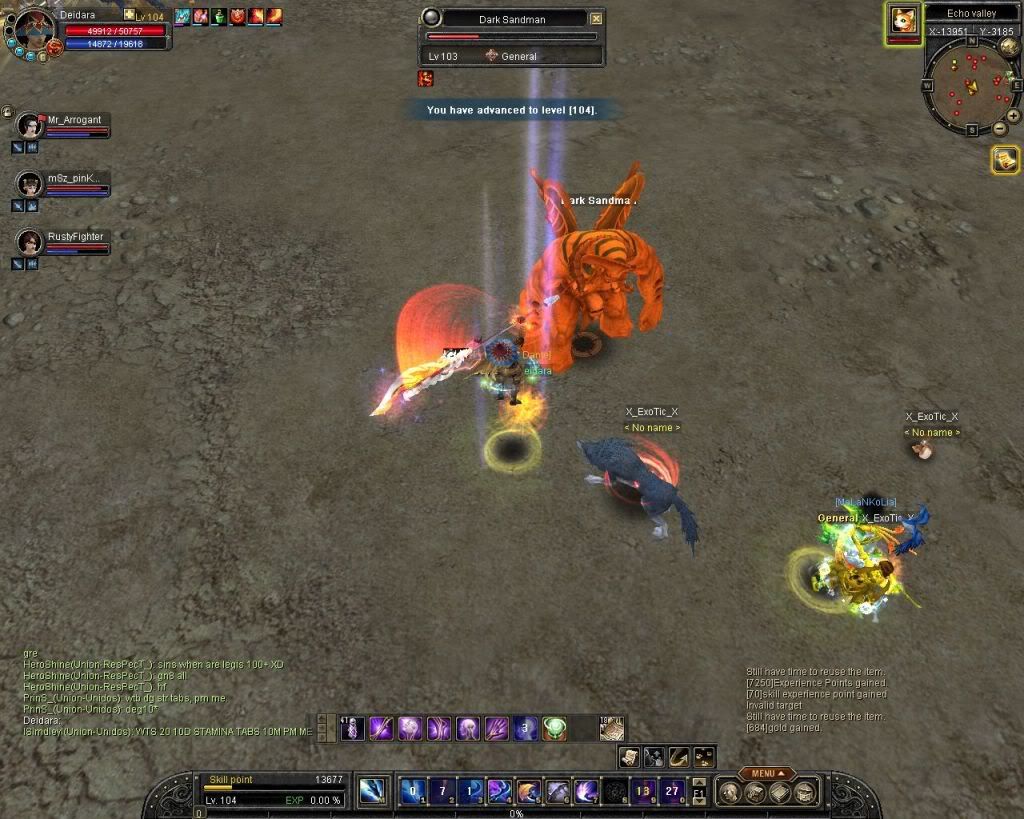Select party member mSz_pinK
This screenshot has width=1024, height=819.
[30, 184]
